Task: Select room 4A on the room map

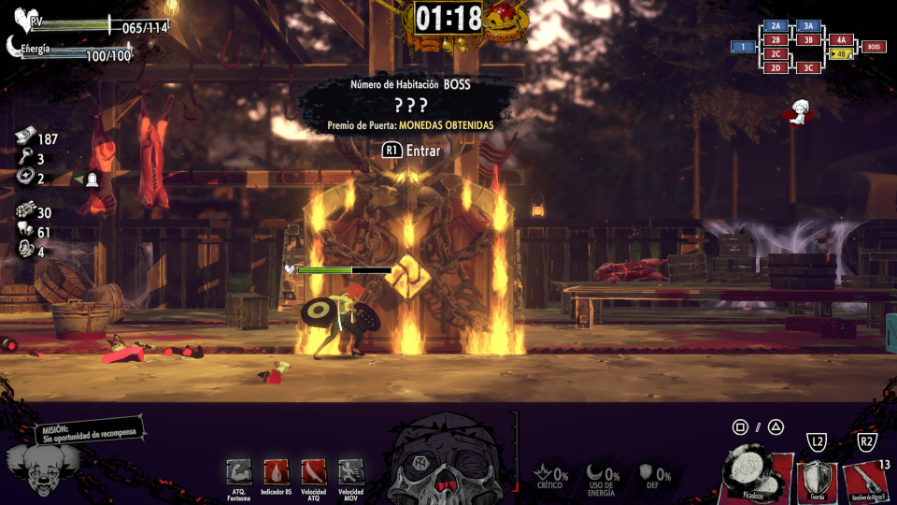Action: click(842, 40)
